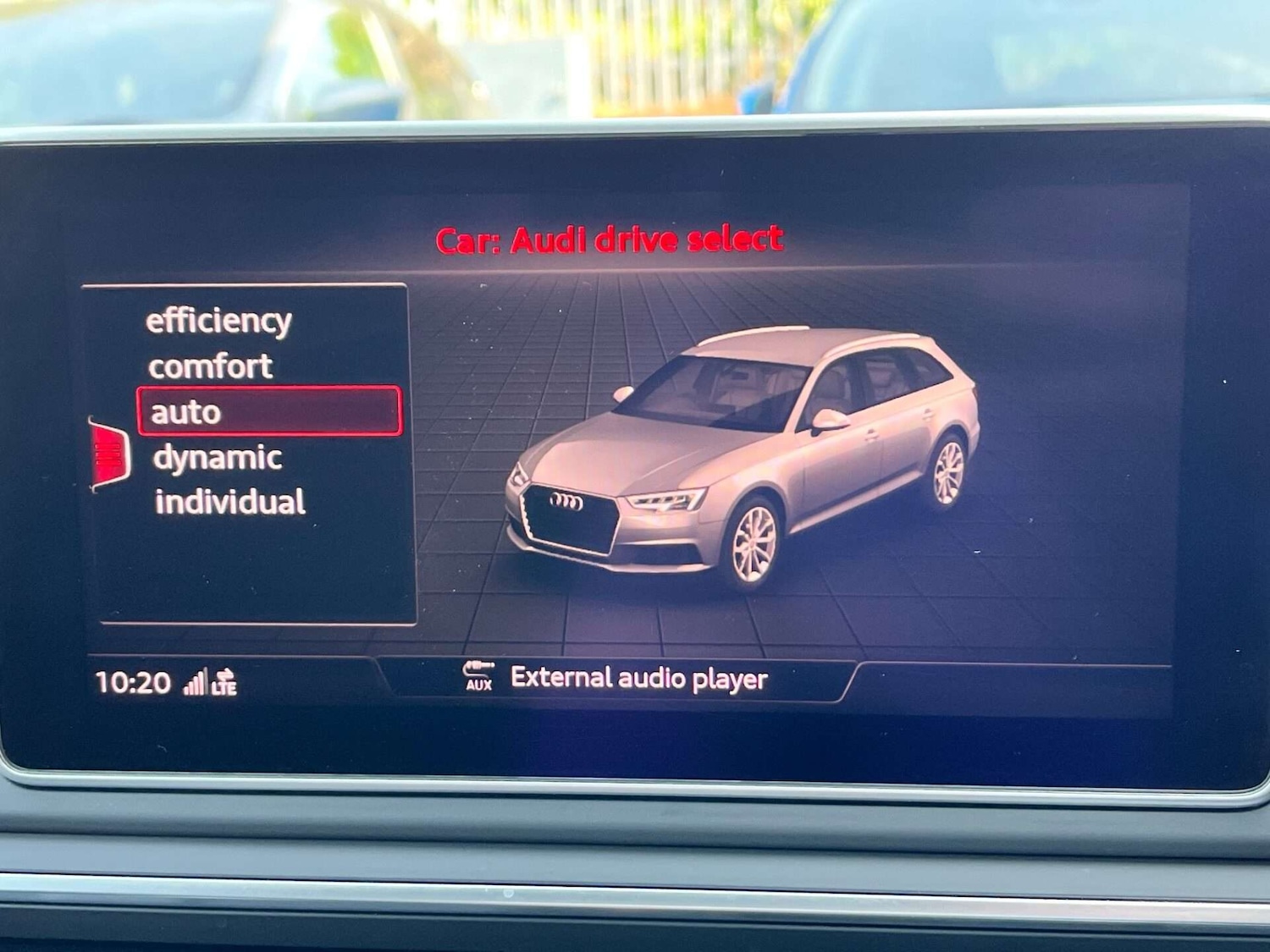Select auto from the drive mode menu
The height and width of the screenshot is (952, 1270).
[x=188, y=412]
